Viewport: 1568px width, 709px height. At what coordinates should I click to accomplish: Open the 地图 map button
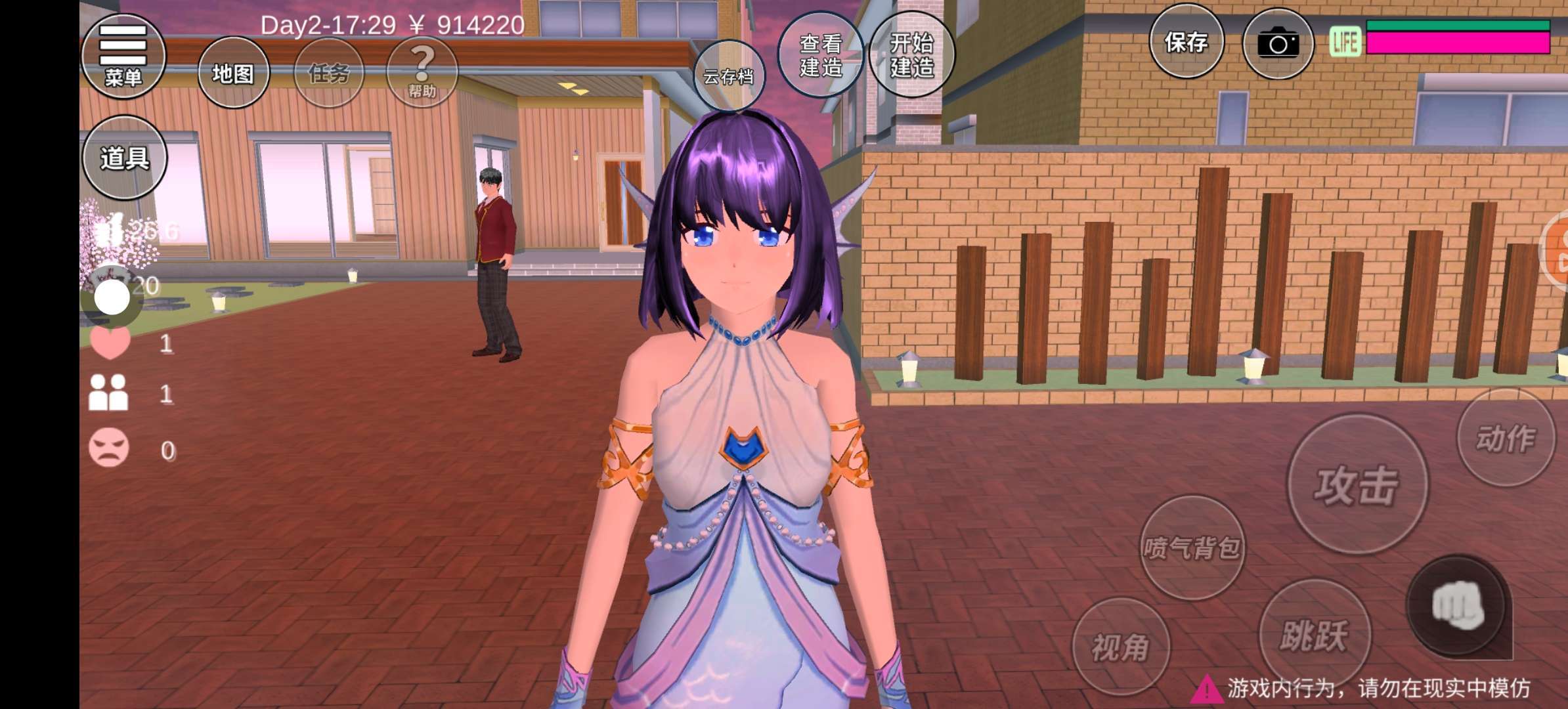click(233, 73)
